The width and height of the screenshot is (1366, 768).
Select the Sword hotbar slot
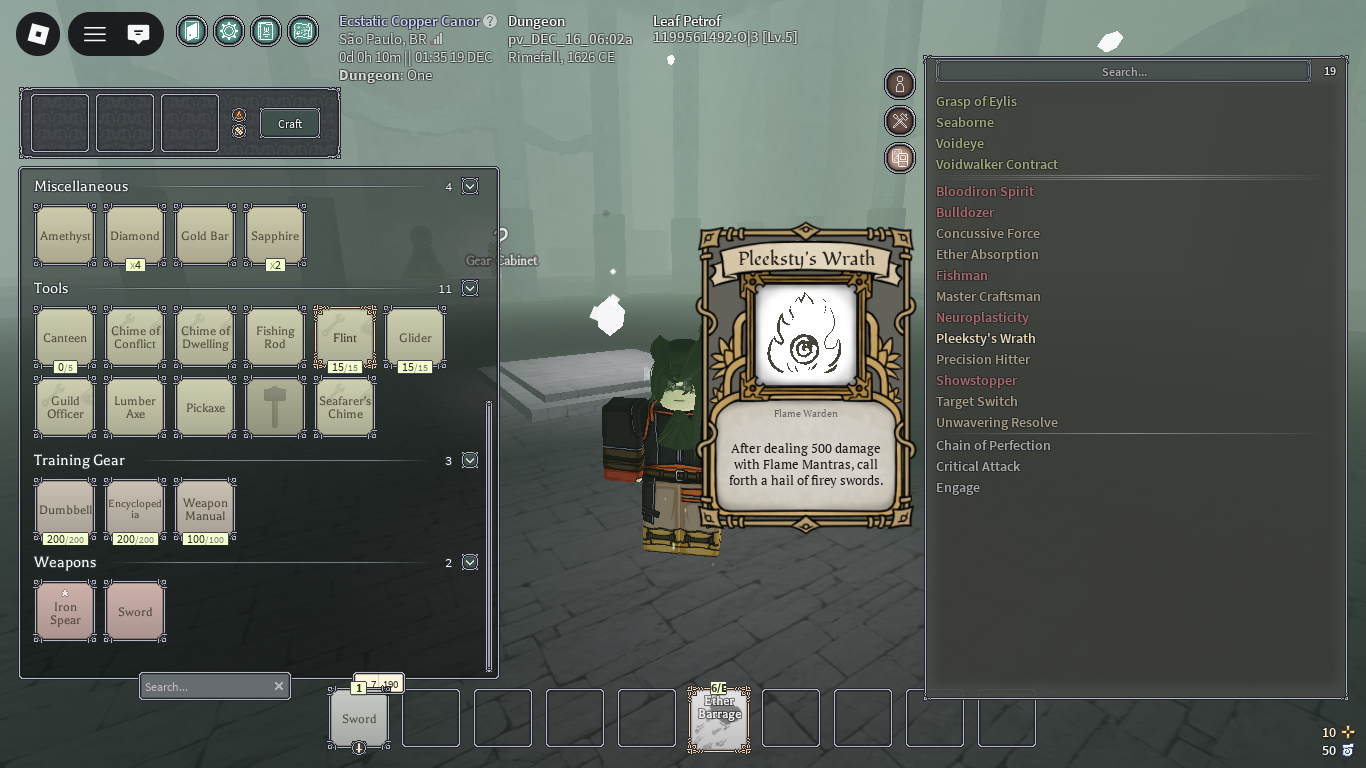point(359,718)
